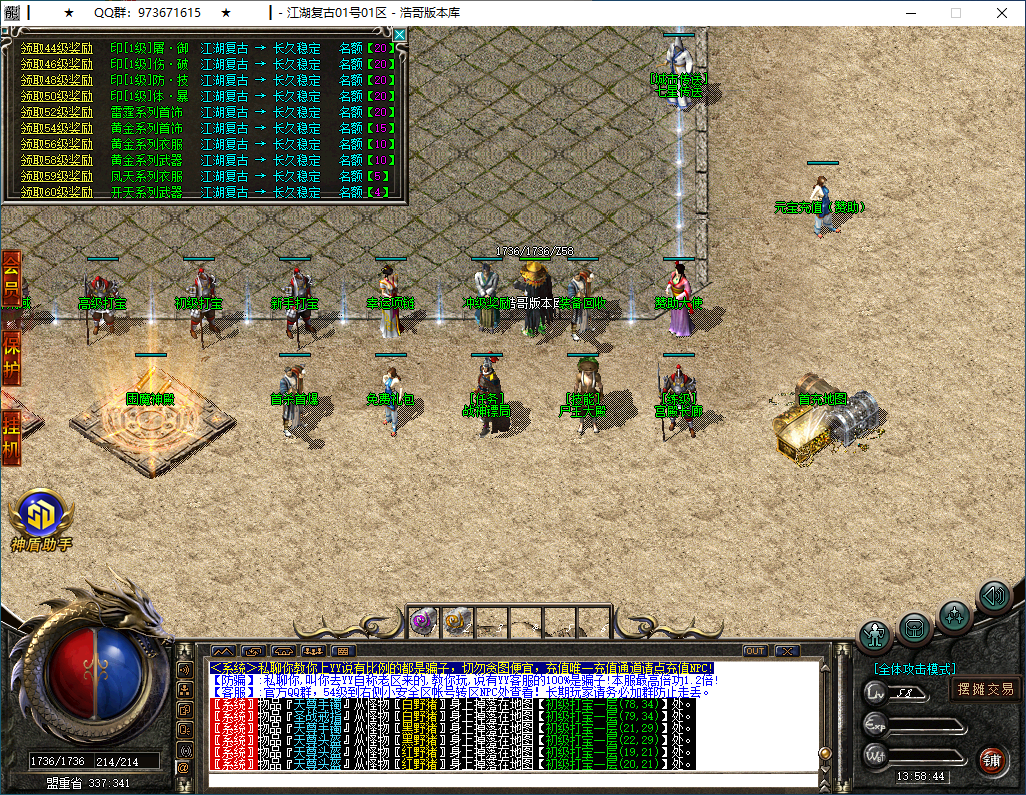Image resolution: width=1026 pixels, height=795 pixels.
Task: Claim the 领取54级奖励 reward link
Action: pyautogui.click(x=57, y=128)
